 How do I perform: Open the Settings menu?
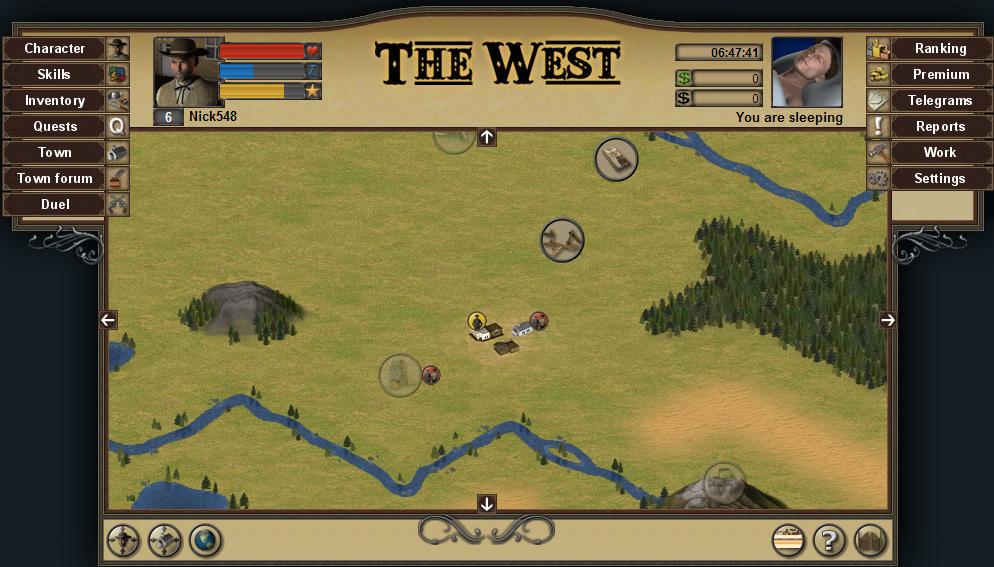click(x=939, y=178)
